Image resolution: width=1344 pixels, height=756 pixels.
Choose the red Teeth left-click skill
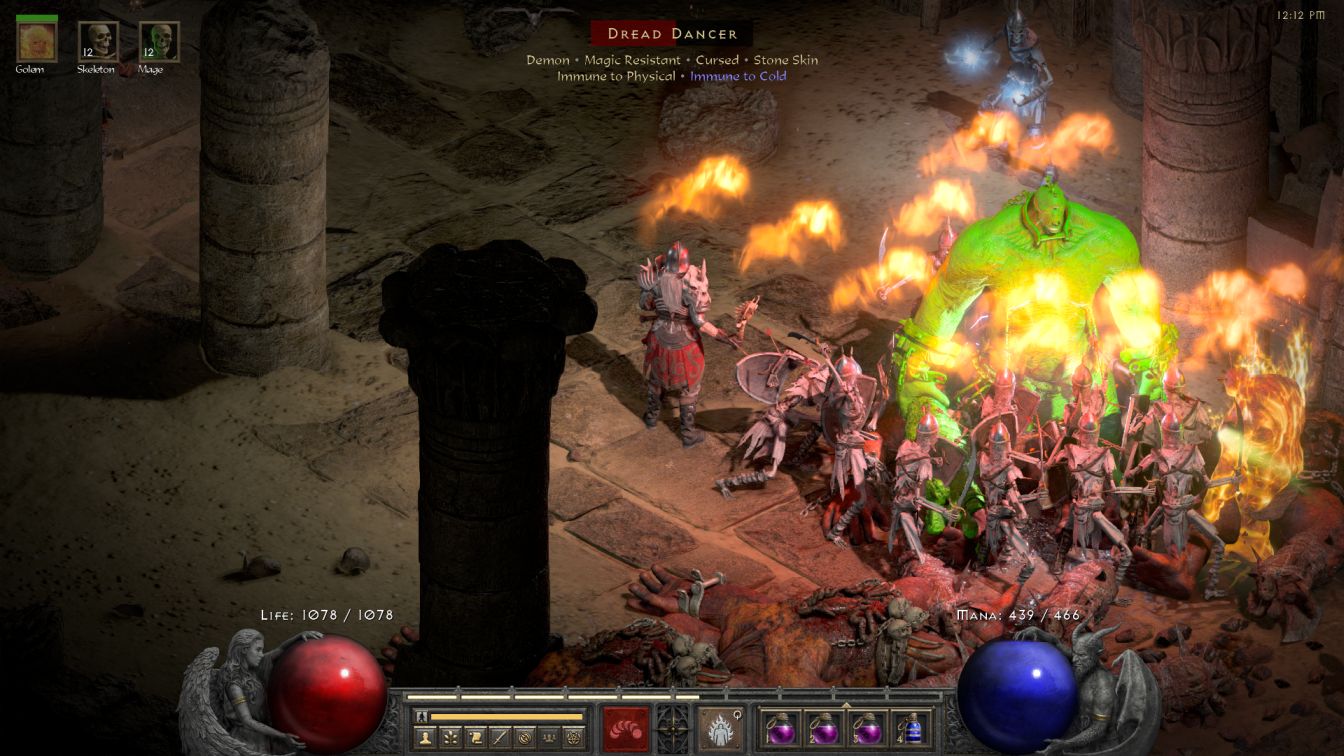coord(625,728)
